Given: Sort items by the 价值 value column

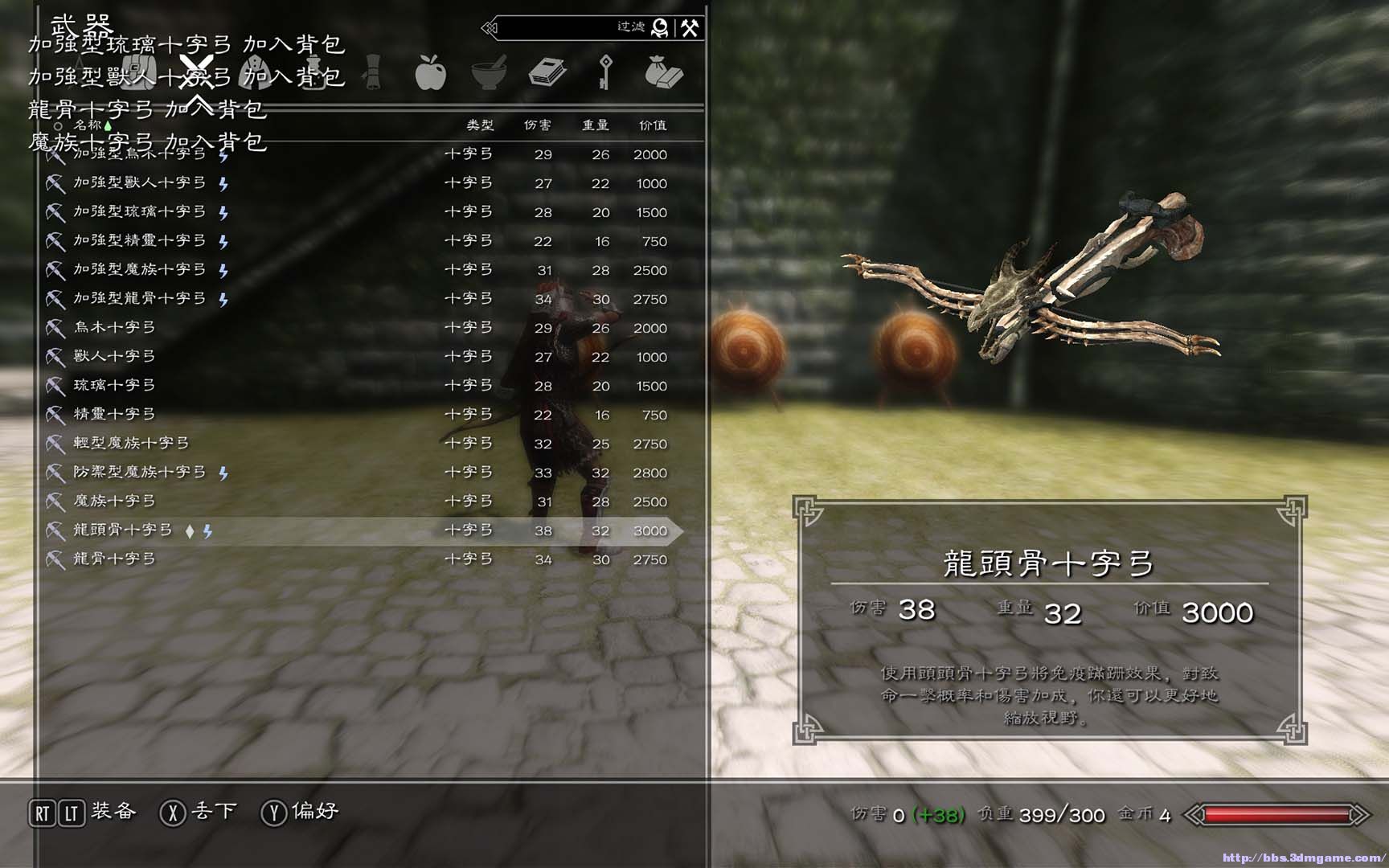Looking at the screenshot, I should tap(652, 125).
